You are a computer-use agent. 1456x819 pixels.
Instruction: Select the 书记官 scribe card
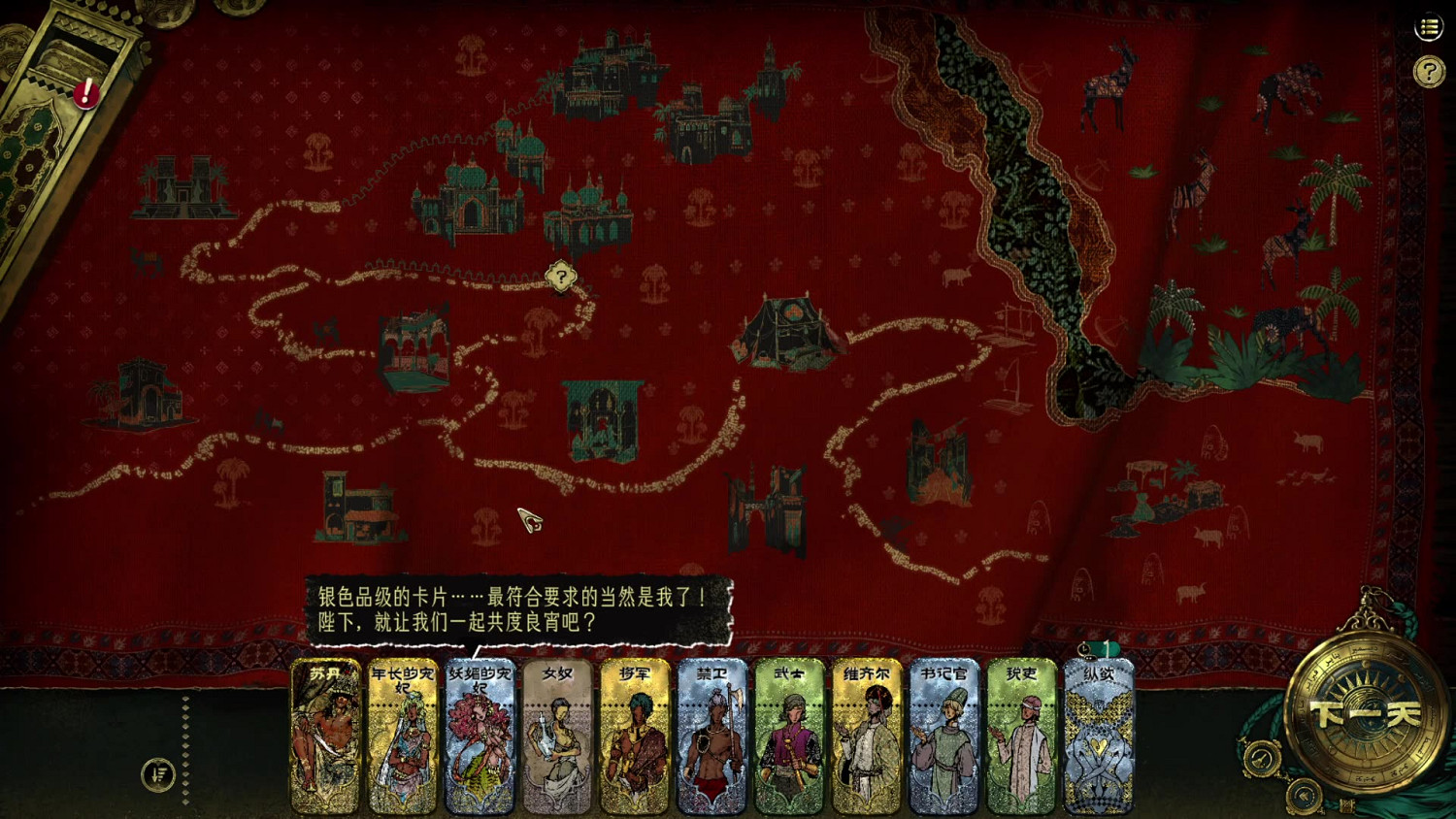click(944, 737)
